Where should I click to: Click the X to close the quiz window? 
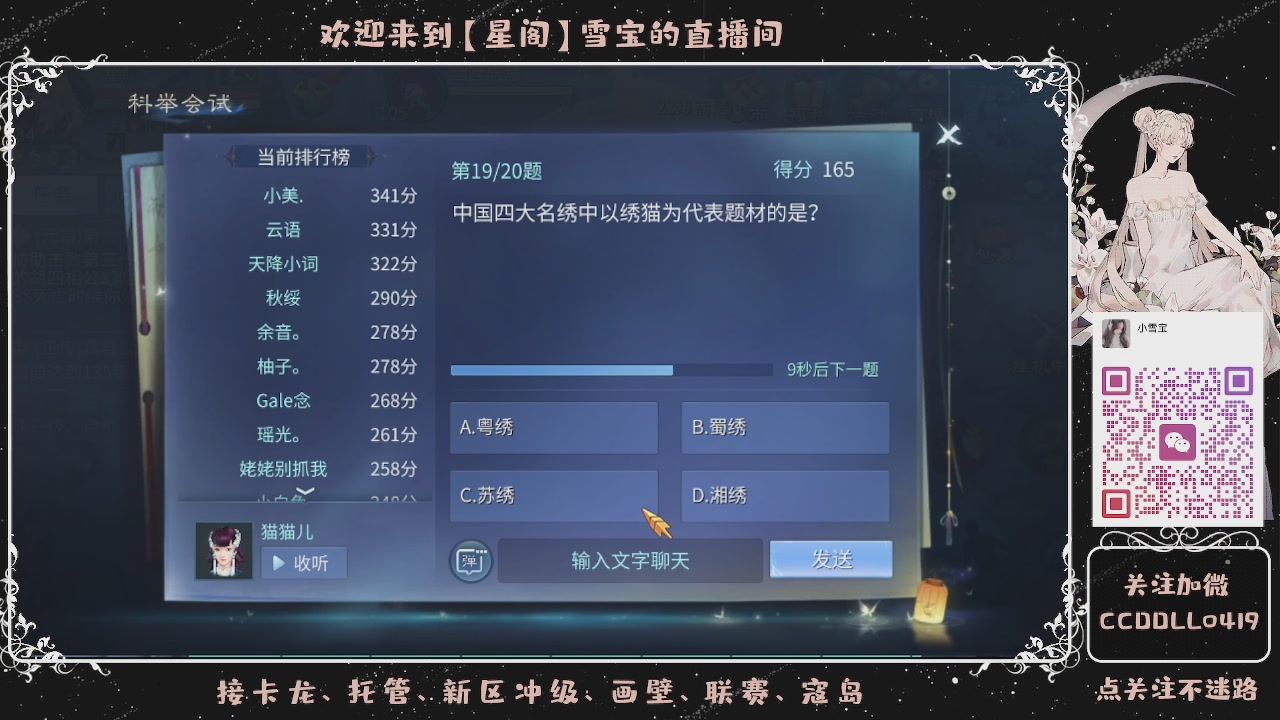pyautogui.click(x=948, y=135)
